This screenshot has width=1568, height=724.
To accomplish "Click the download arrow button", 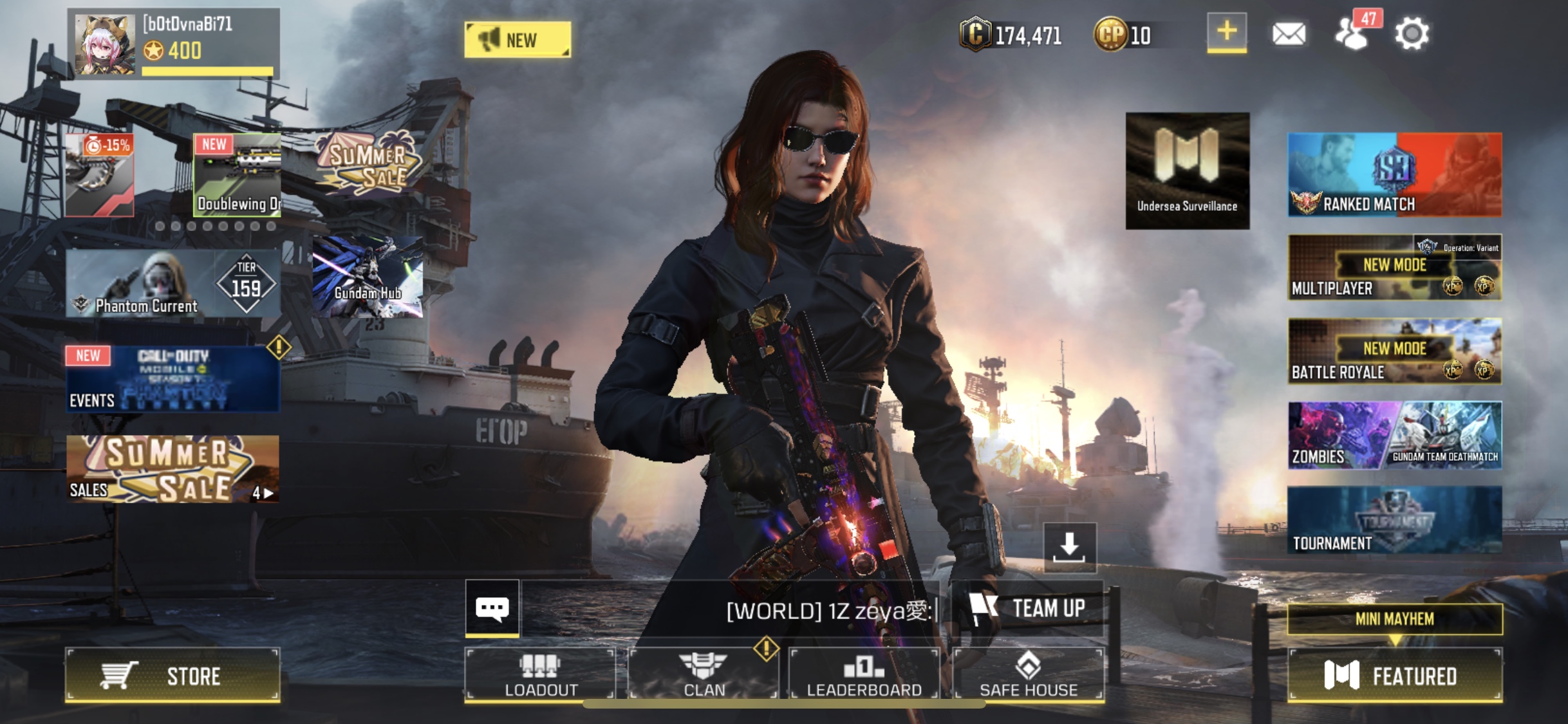I will coord(1069,547).
